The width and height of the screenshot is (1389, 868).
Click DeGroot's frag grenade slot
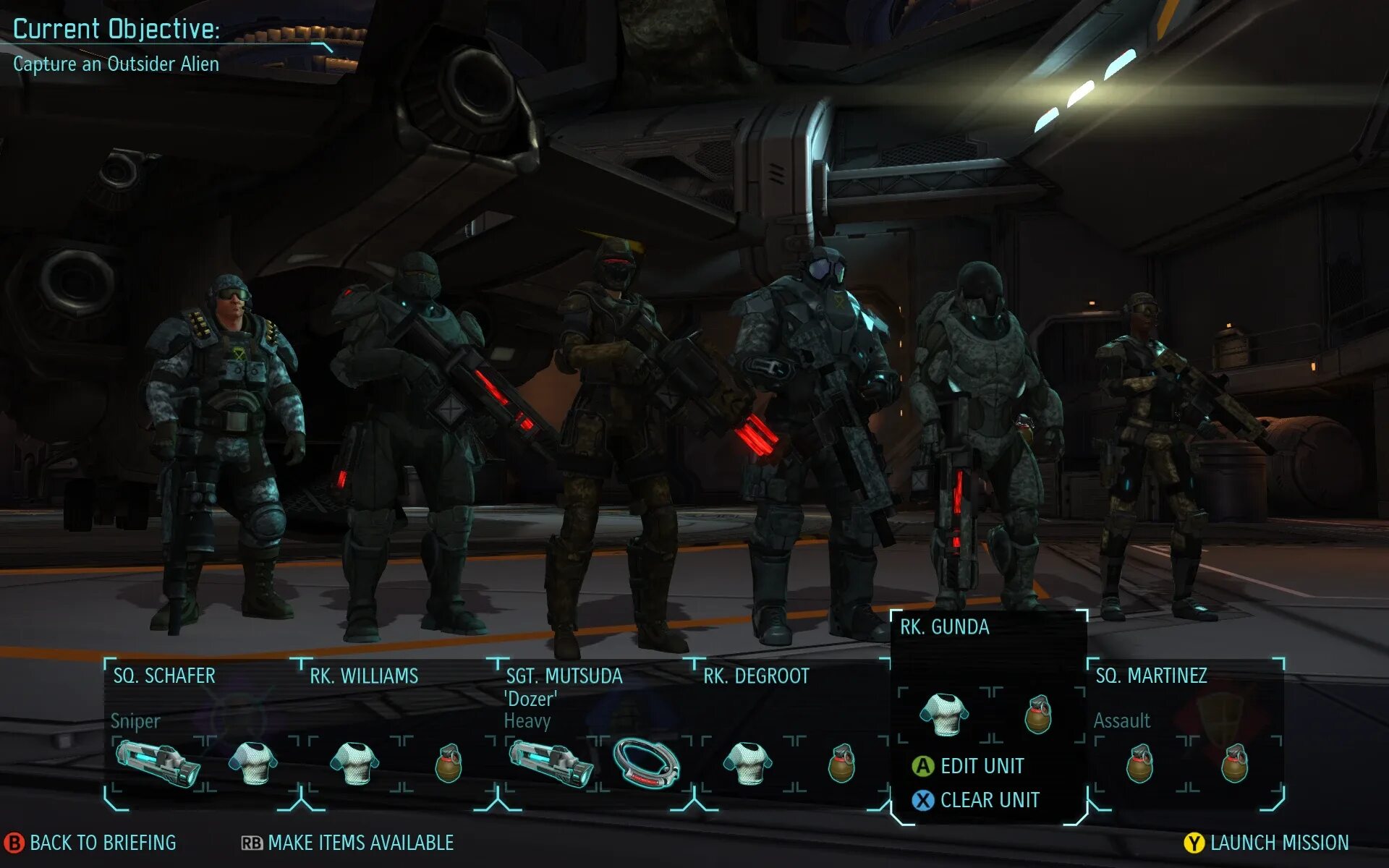click(x=841, y=764)
